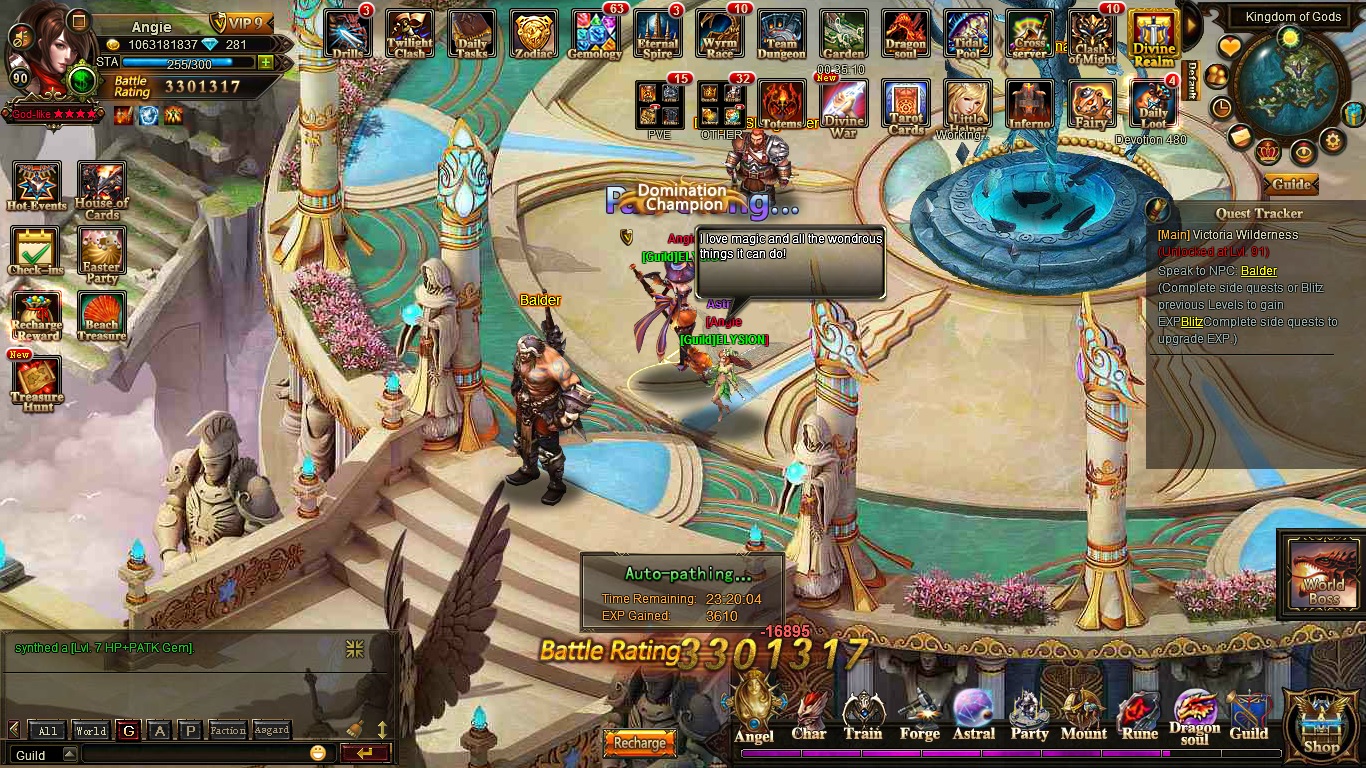The height and width of the screenshot is (768, 1366).
Task: Open the Guide button
Action: click(x=1290, y=184)
